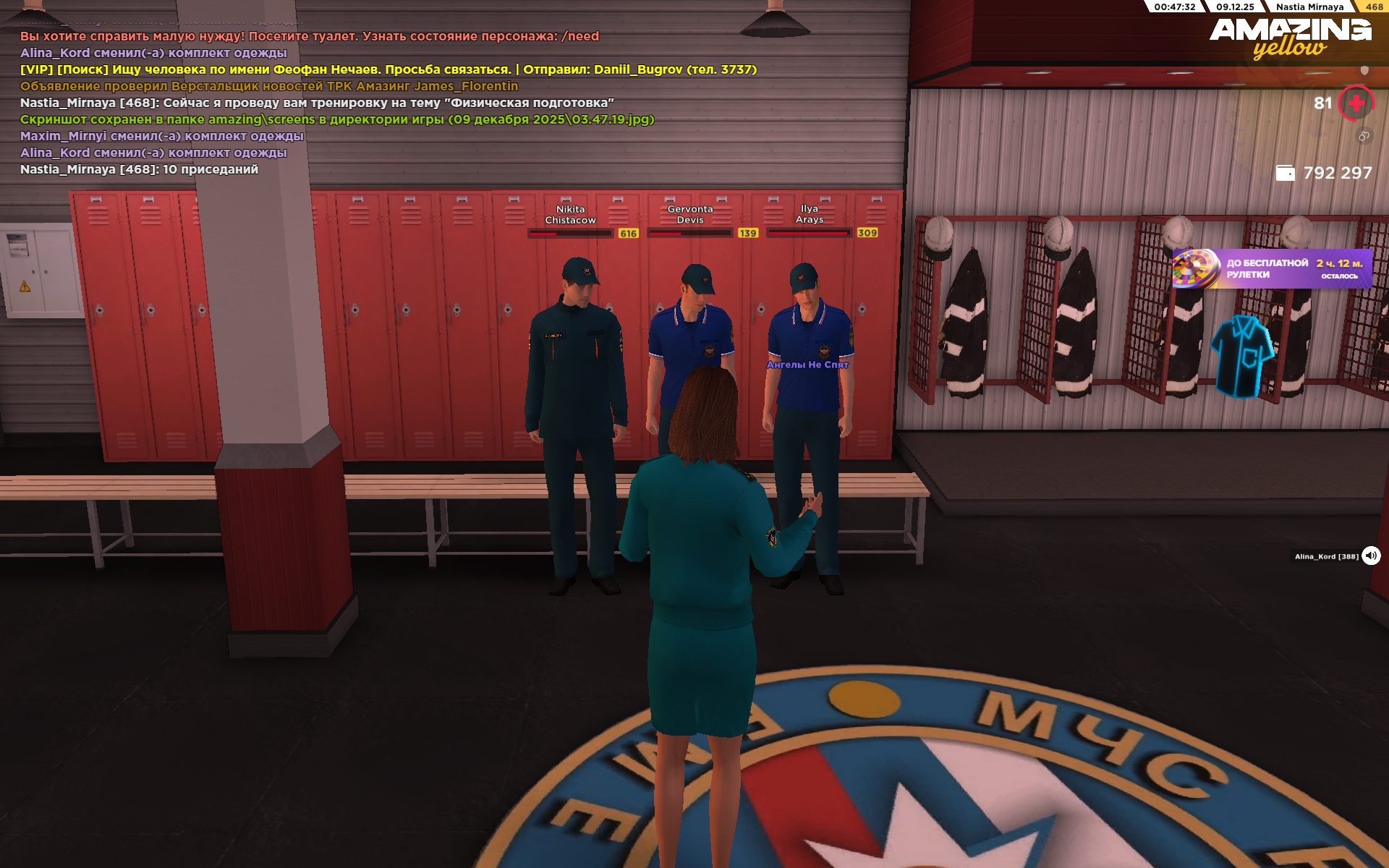The image size is (1389, 868).
Task: Click the blue shirt wardrobe marker
Action: tap(1241, 355)
